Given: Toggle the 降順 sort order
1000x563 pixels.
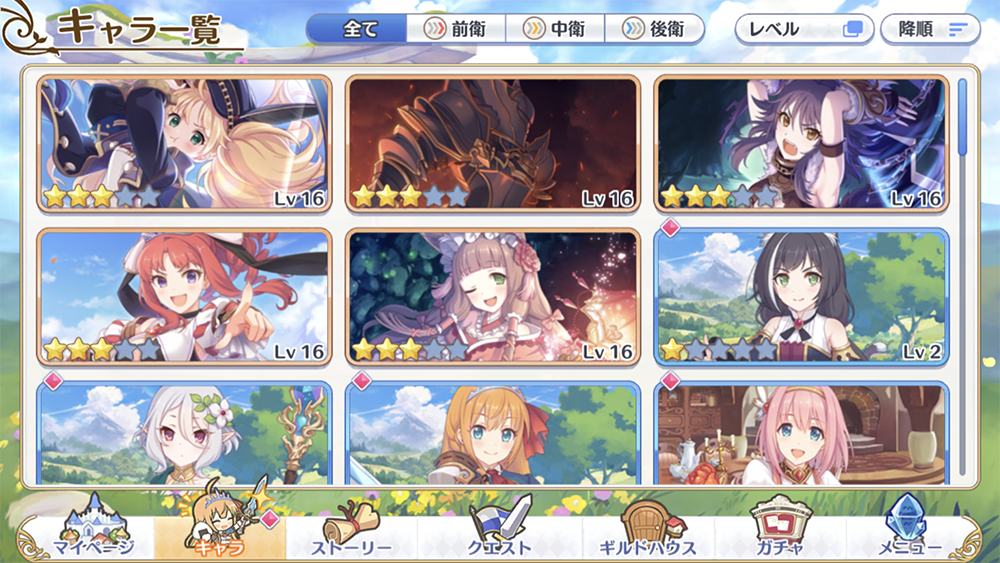Looking at the screenshot, I should click(x=930, y=29).
